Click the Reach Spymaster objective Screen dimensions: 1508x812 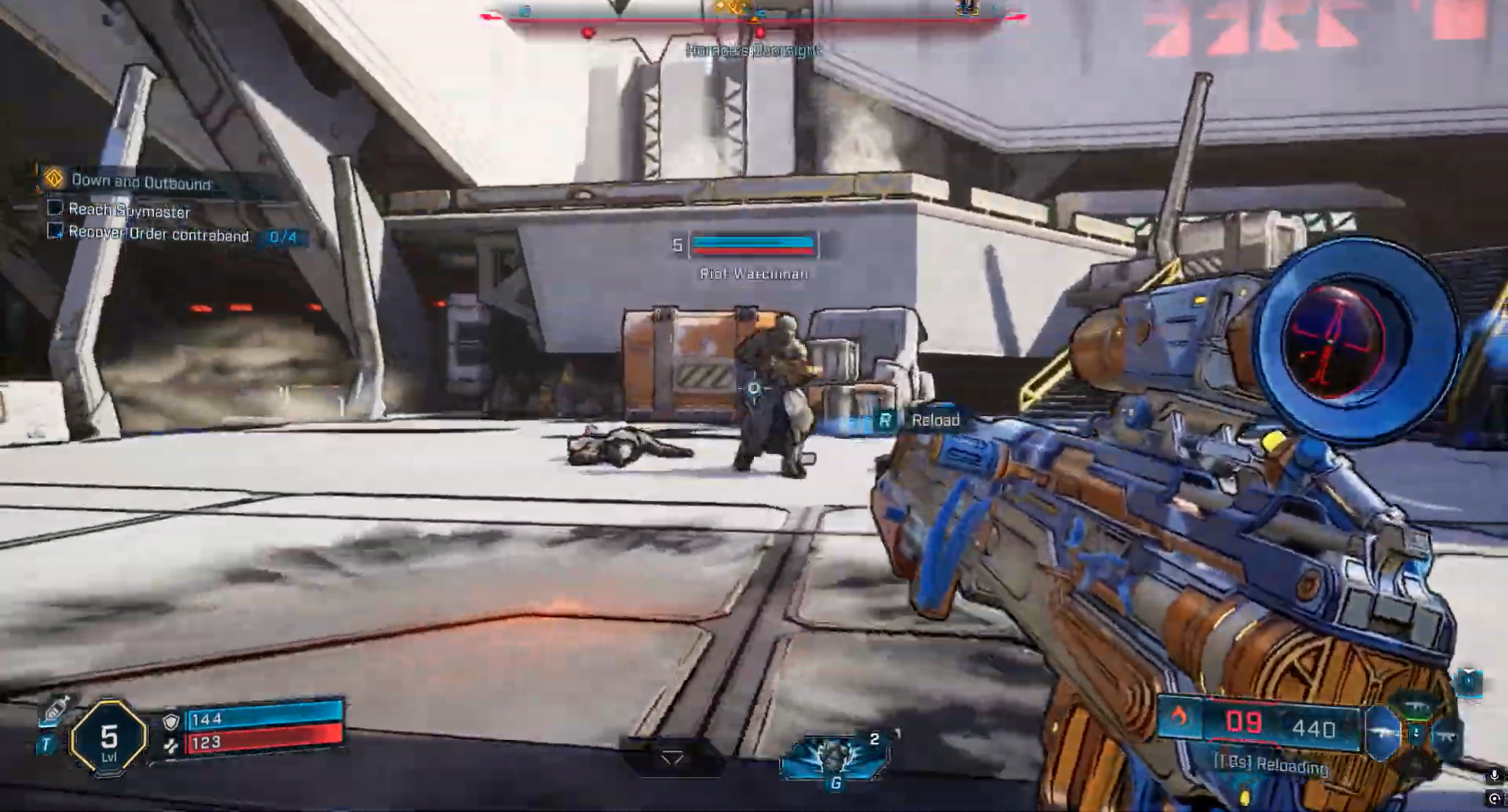point(129,210)
